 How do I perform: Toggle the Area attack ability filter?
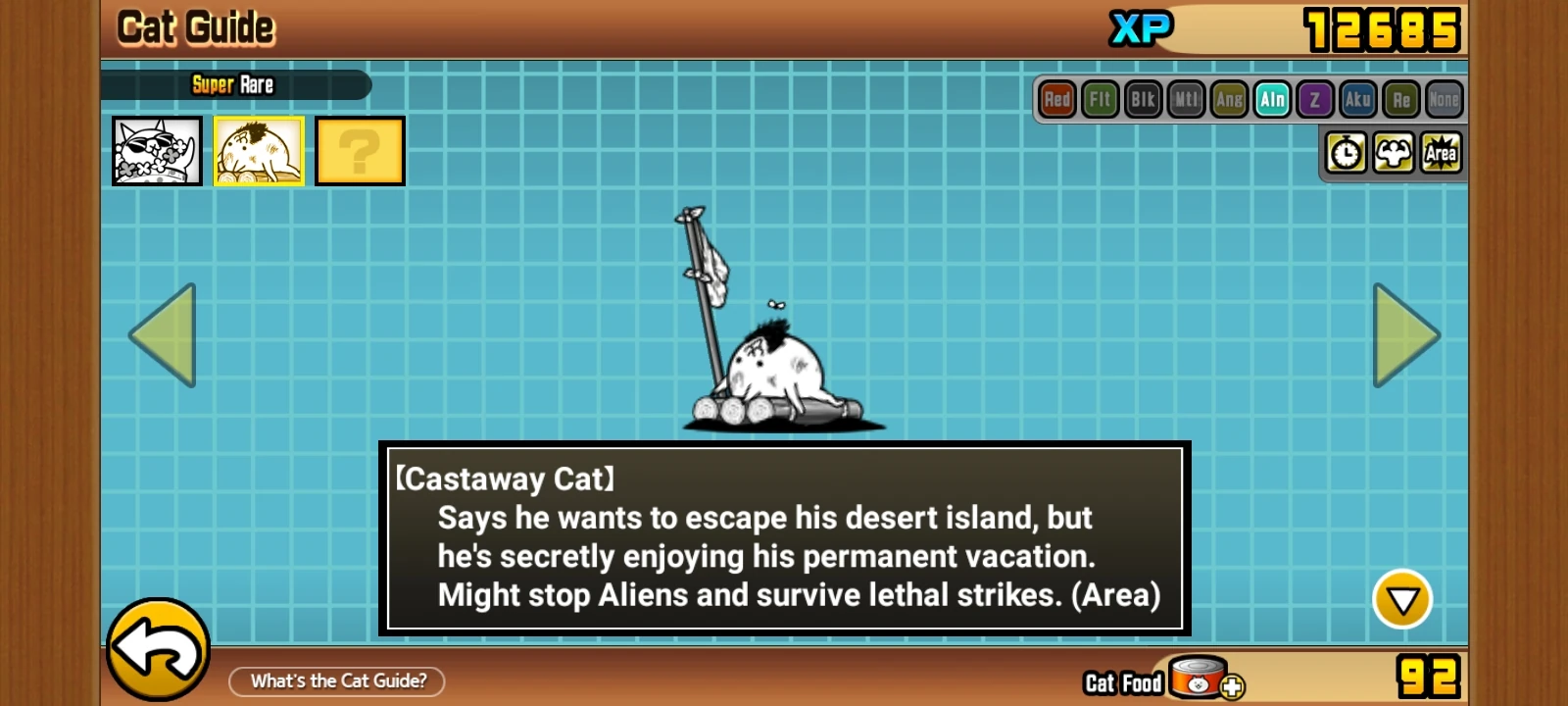(x=1439, y=153)
